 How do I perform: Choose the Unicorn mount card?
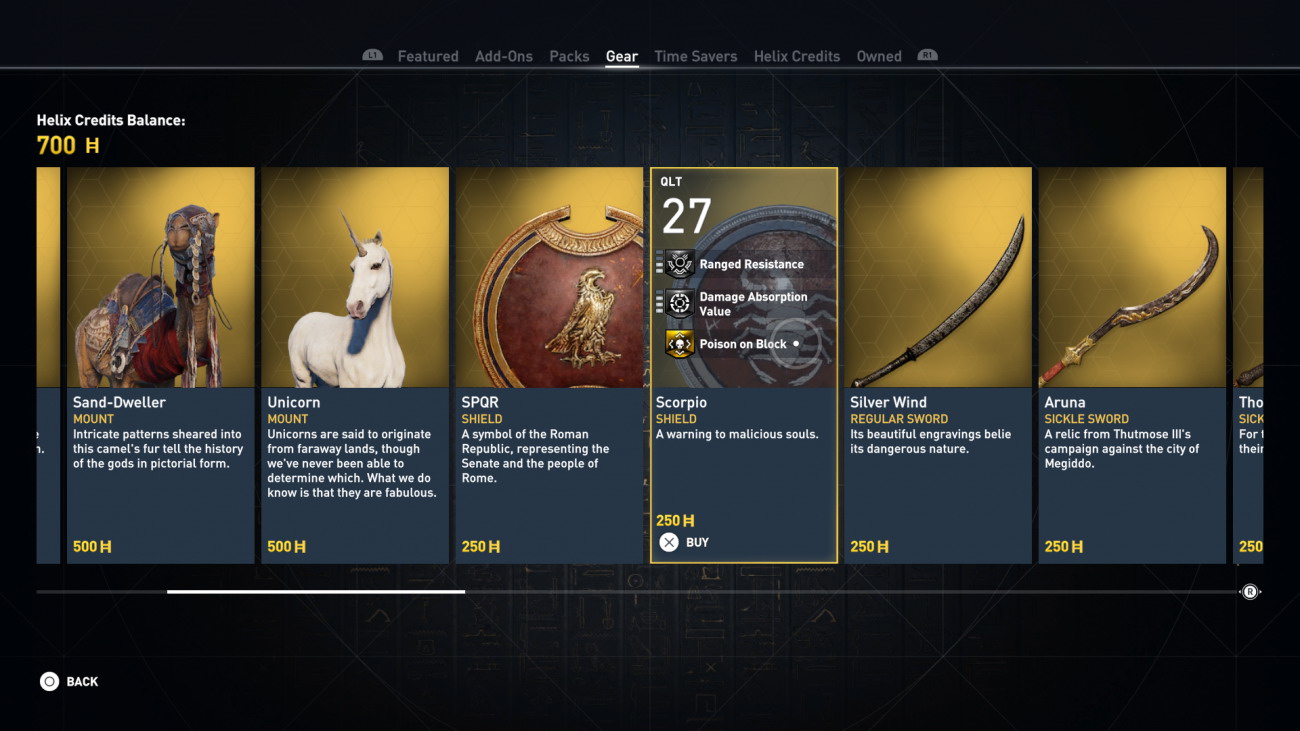point(354,365)
